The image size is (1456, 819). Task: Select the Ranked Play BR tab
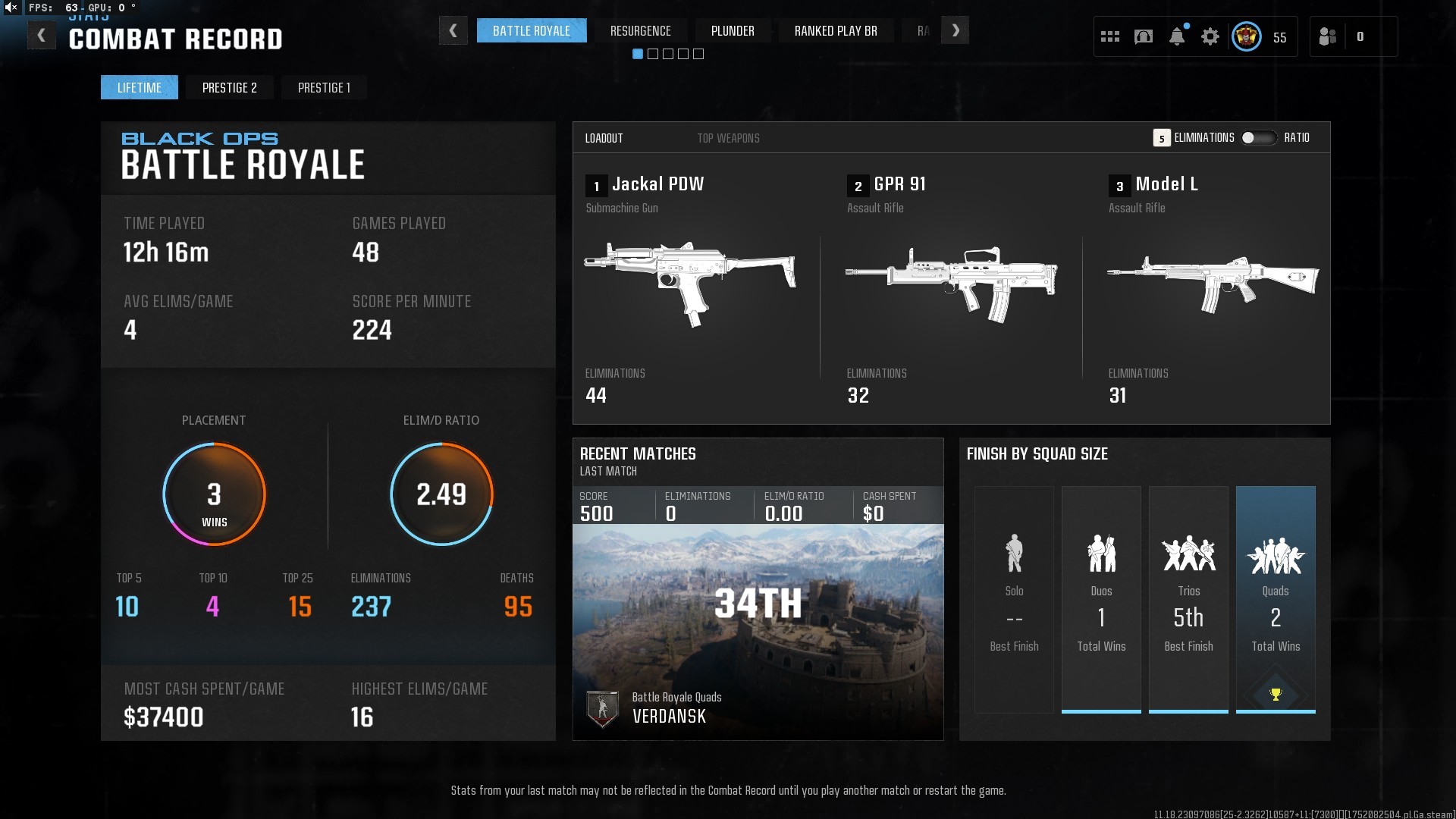click(x=835, y=31)
